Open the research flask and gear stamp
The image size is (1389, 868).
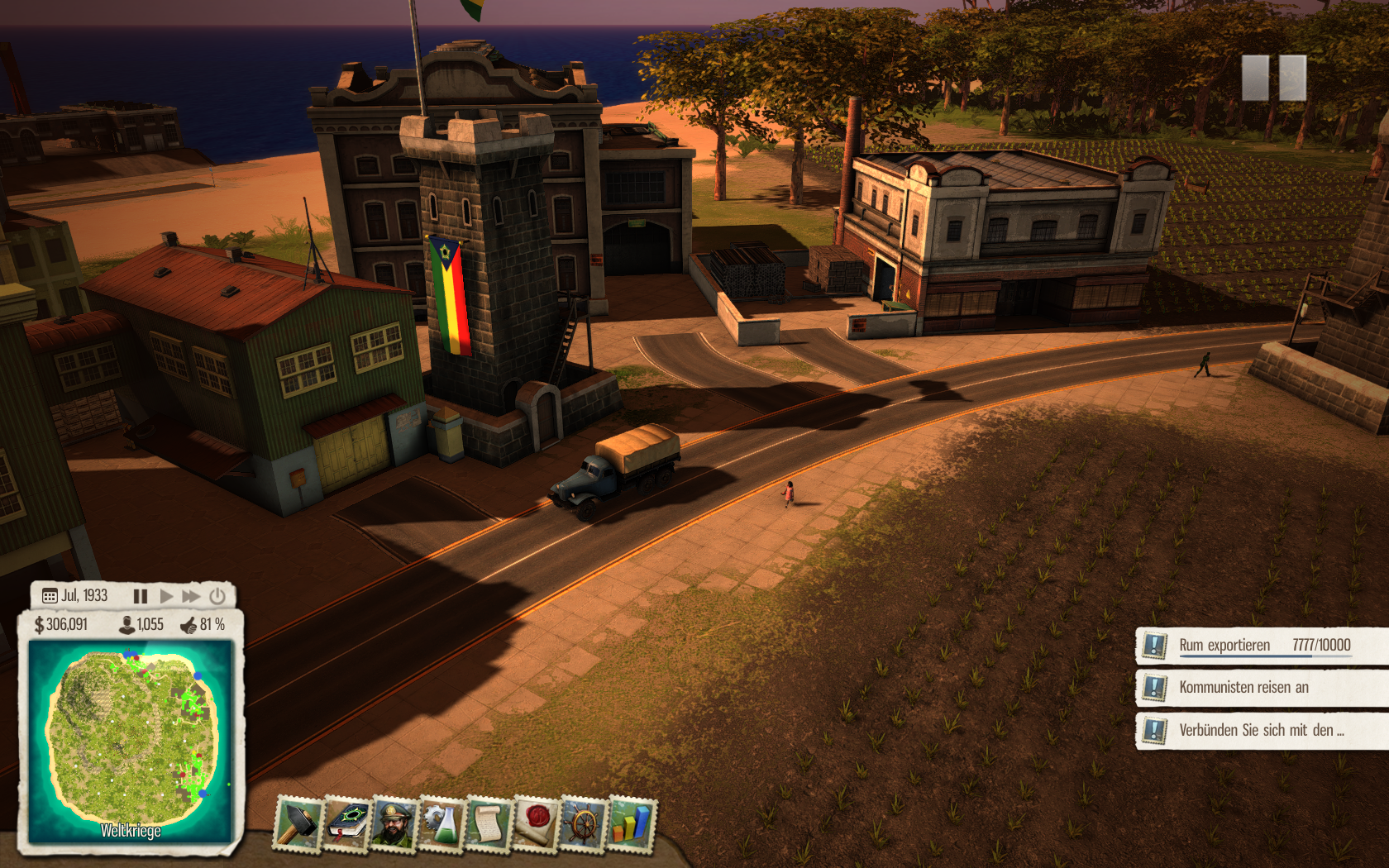(x=442, y=823)
